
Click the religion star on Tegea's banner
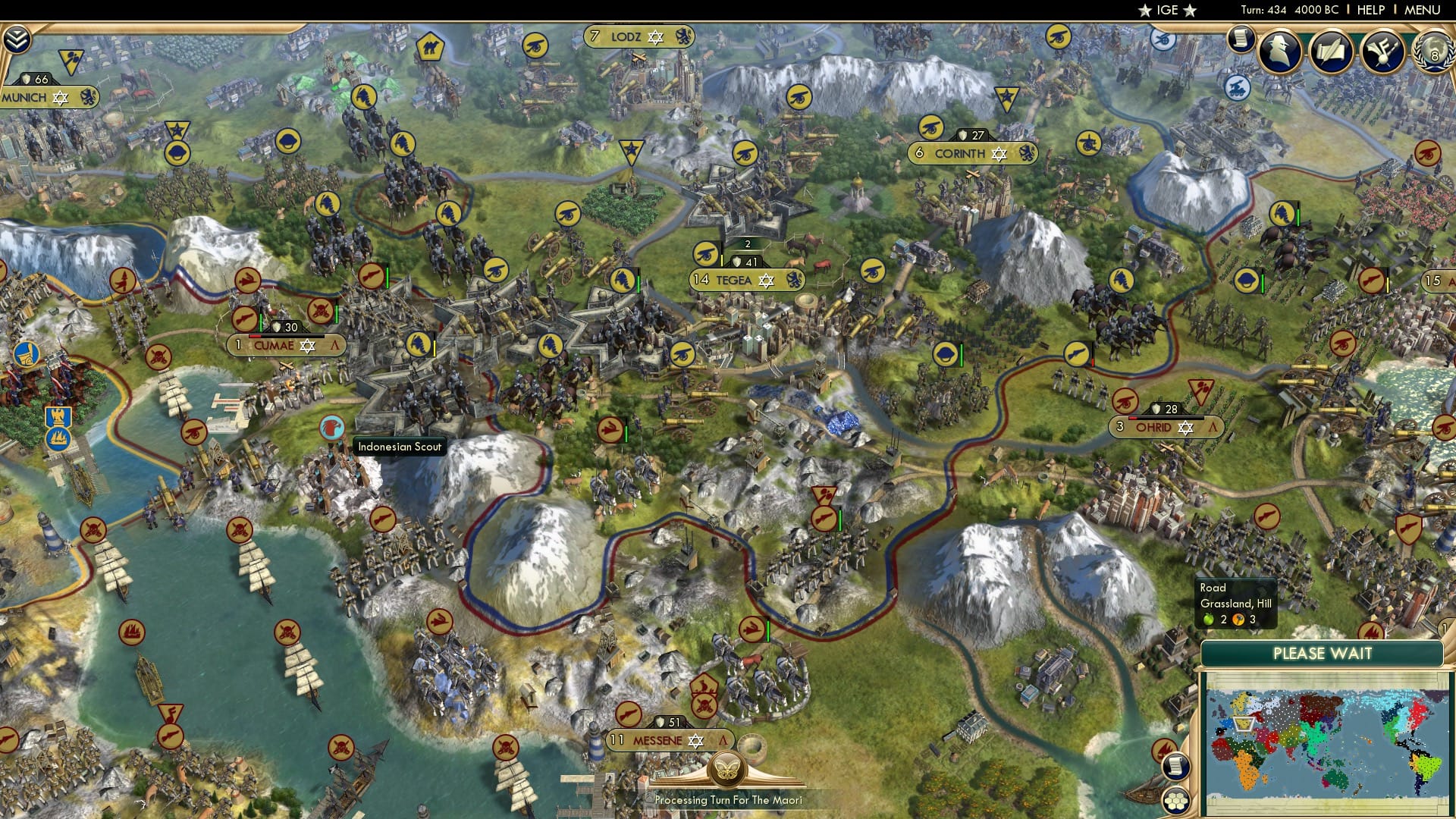pos(767,281)
